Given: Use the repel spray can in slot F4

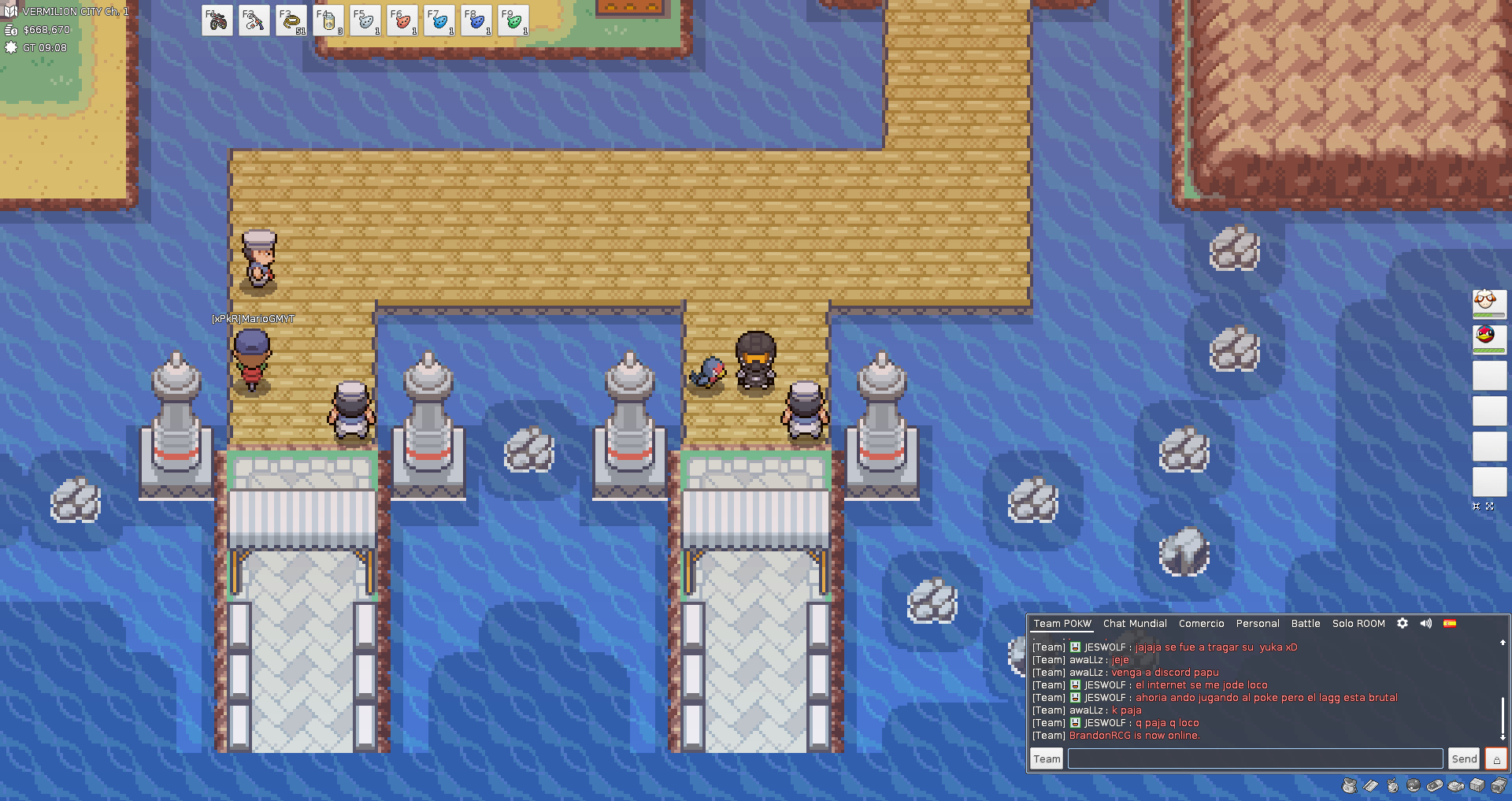Looking at the screenshot, I should (328, 20).
